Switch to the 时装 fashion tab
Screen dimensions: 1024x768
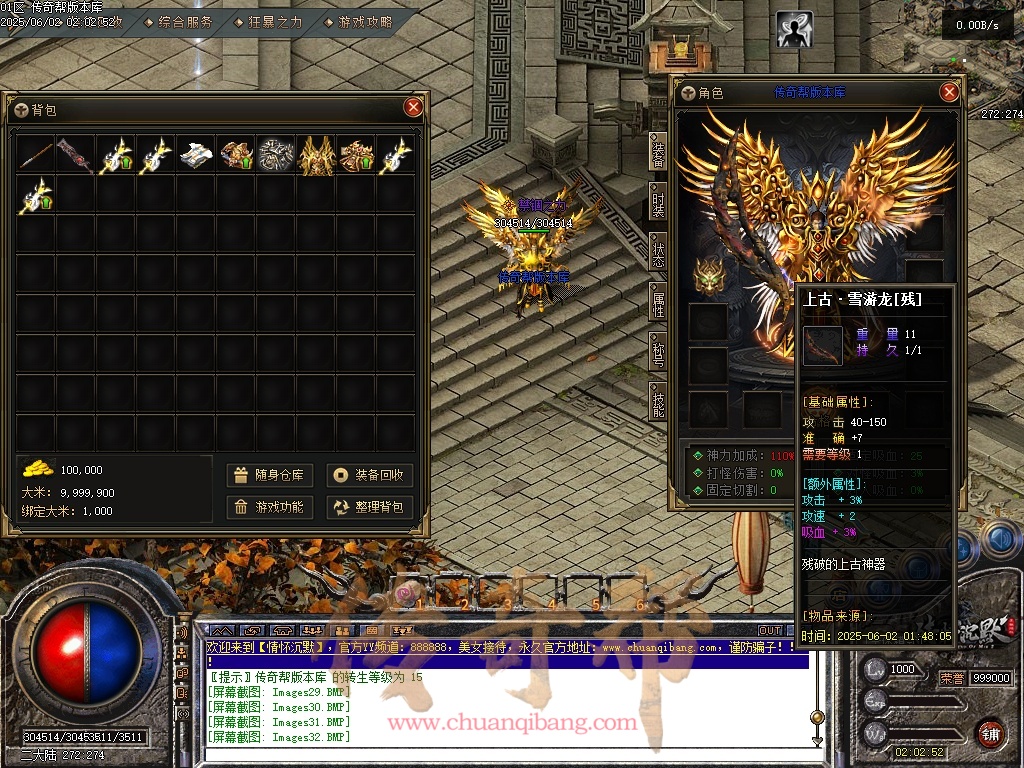coord(658,202)
